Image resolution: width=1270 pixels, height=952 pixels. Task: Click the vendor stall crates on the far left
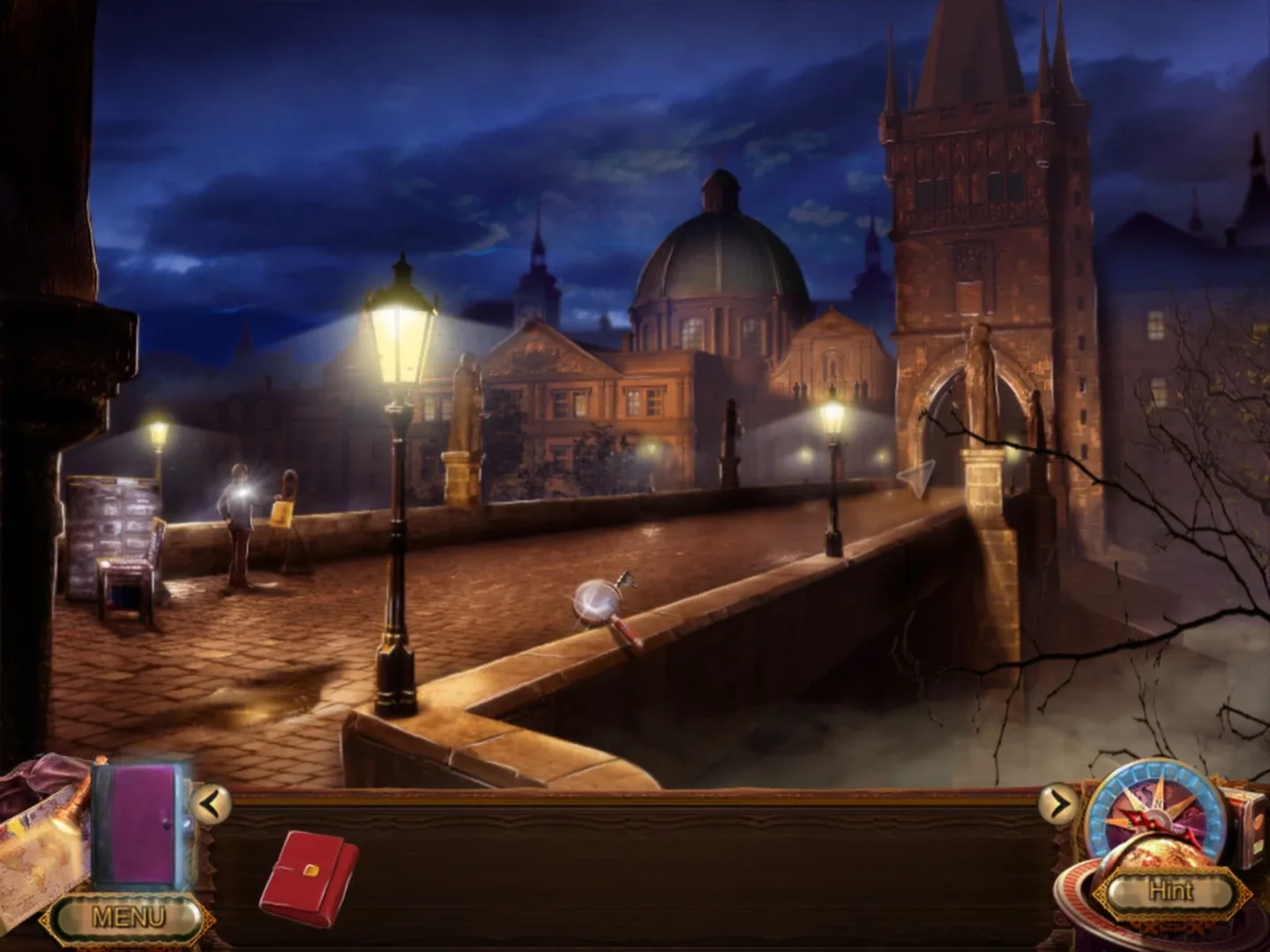[x=106, y=520]
